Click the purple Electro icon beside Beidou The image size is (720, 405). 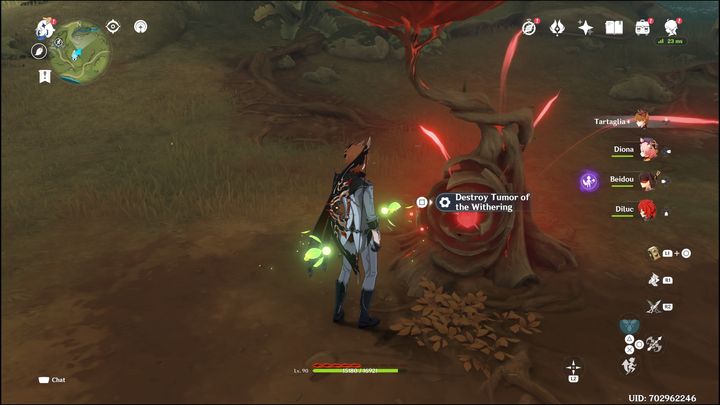[590, 181]
